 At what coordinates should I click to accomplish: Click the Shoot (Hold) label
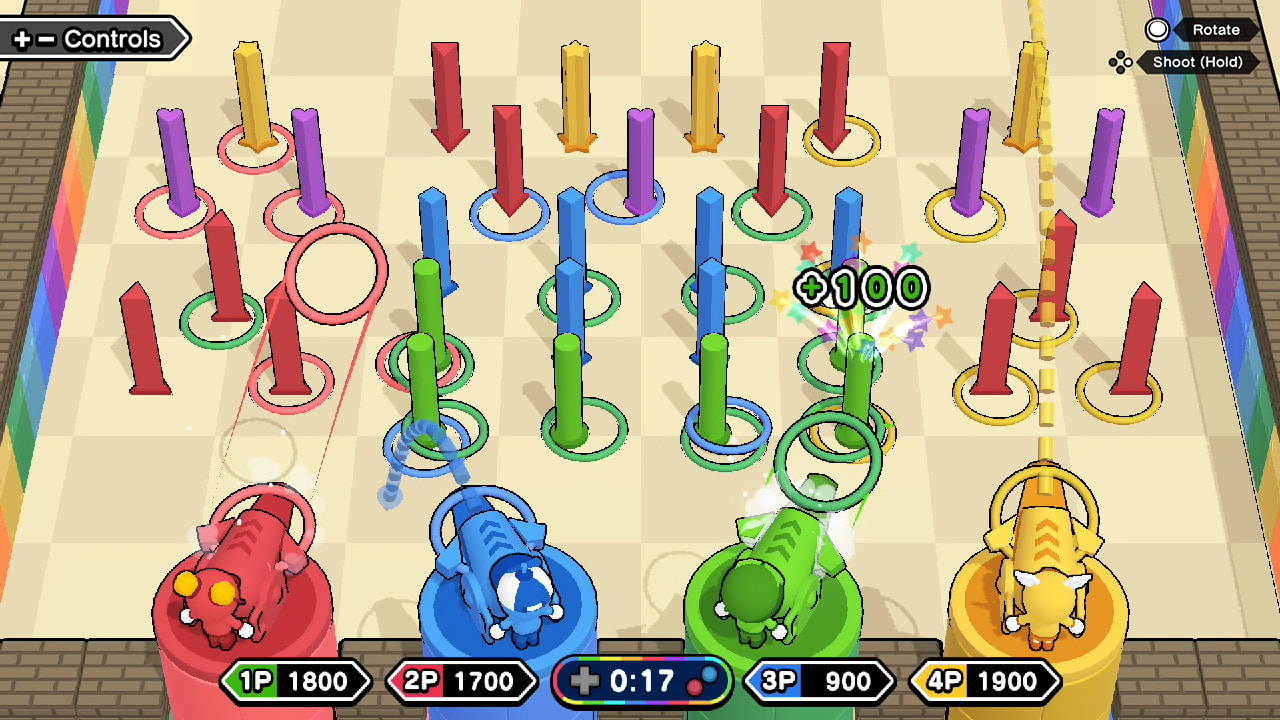click(x=1197, y=62)
